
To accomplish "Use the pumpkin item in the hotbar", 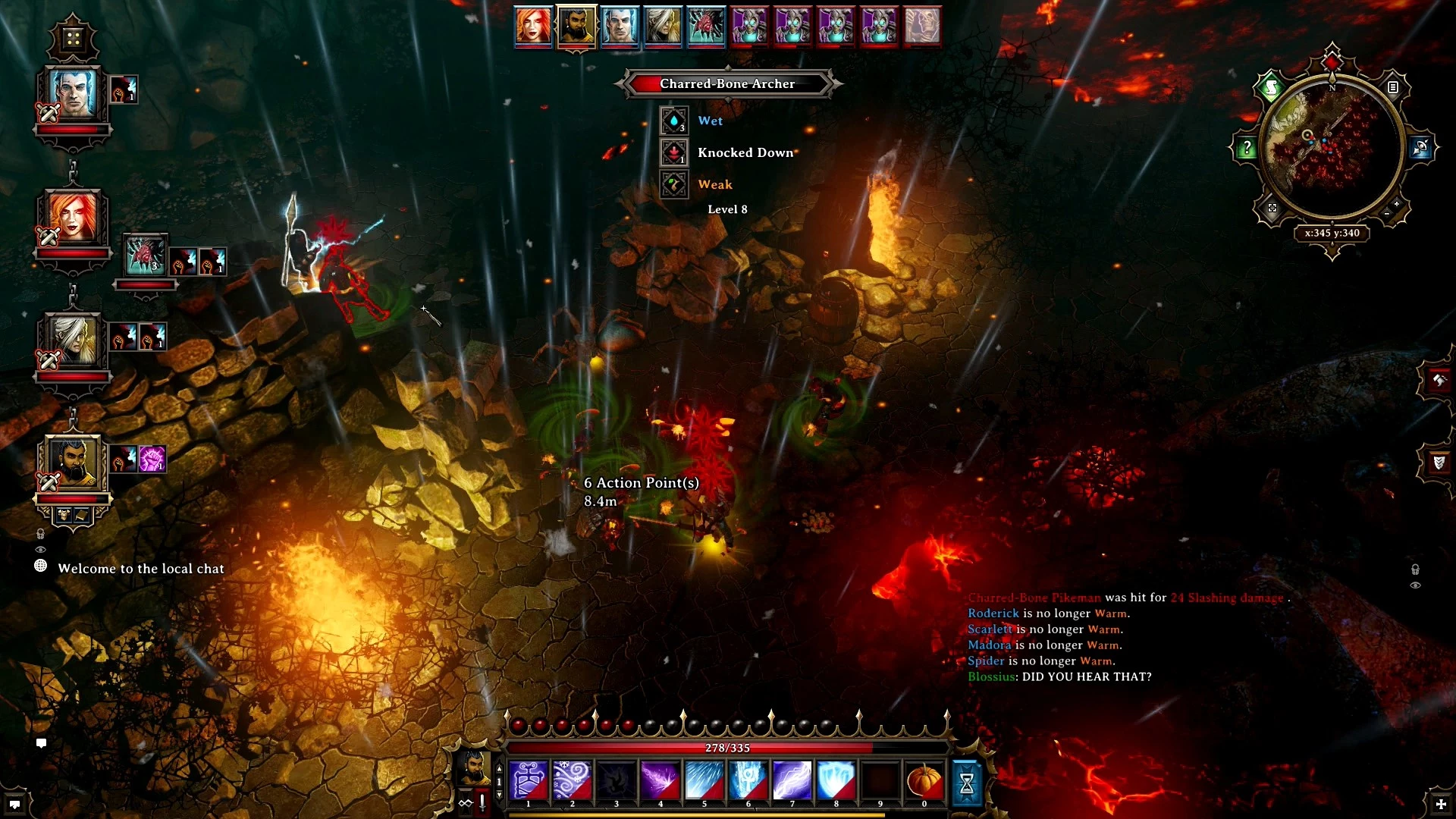I will click(x=924, y=781).
